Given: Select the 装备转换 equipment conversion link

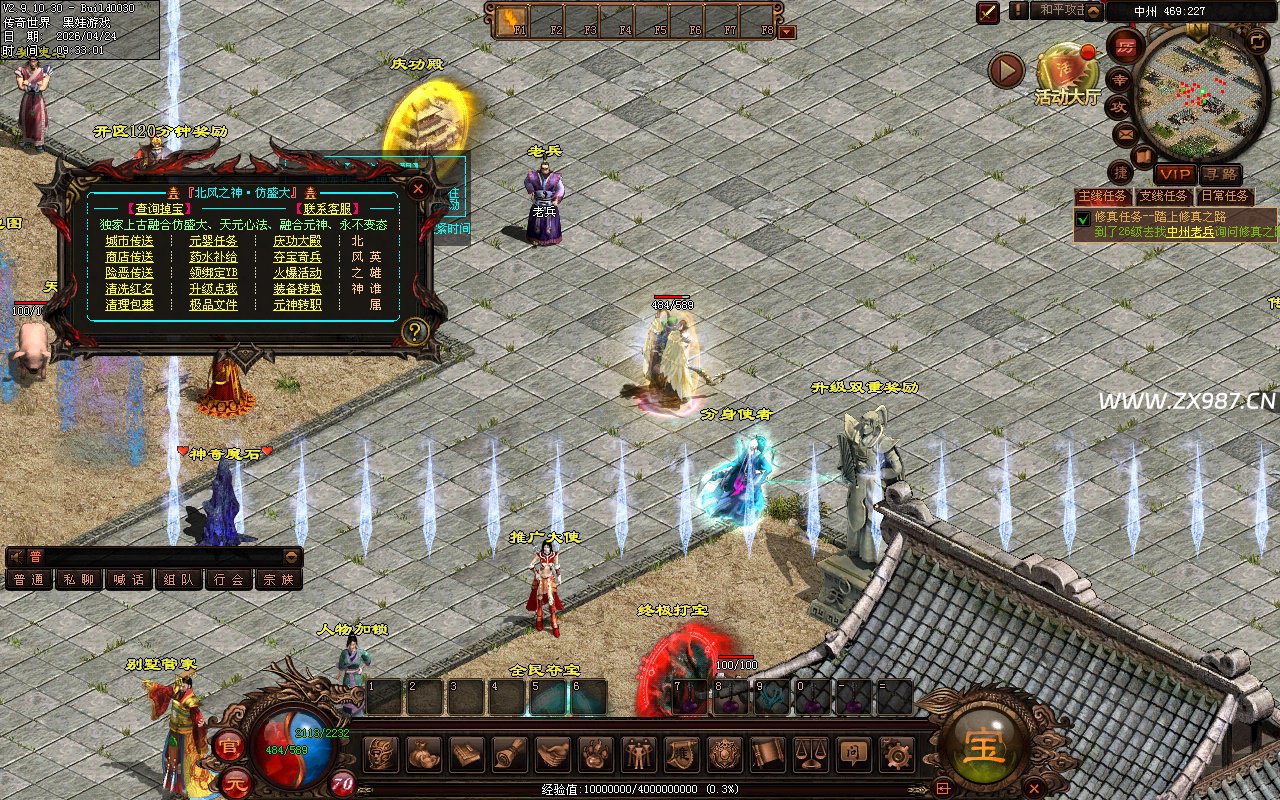Looking at the screenshot, I should (x=297, y=289).
